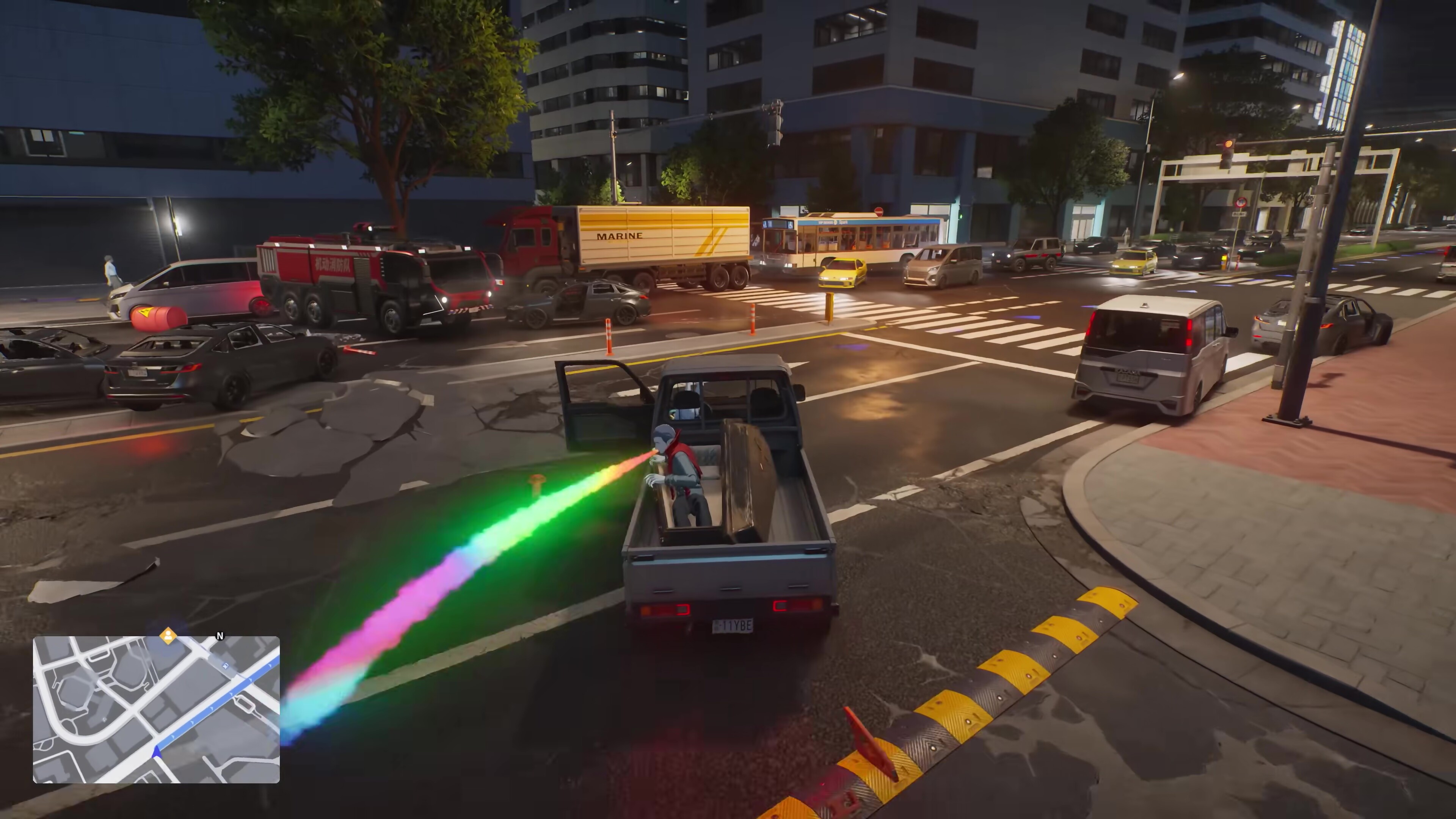Open the street minimap
This screenshot has width=1456, height=819.
(x=156, y=709)
